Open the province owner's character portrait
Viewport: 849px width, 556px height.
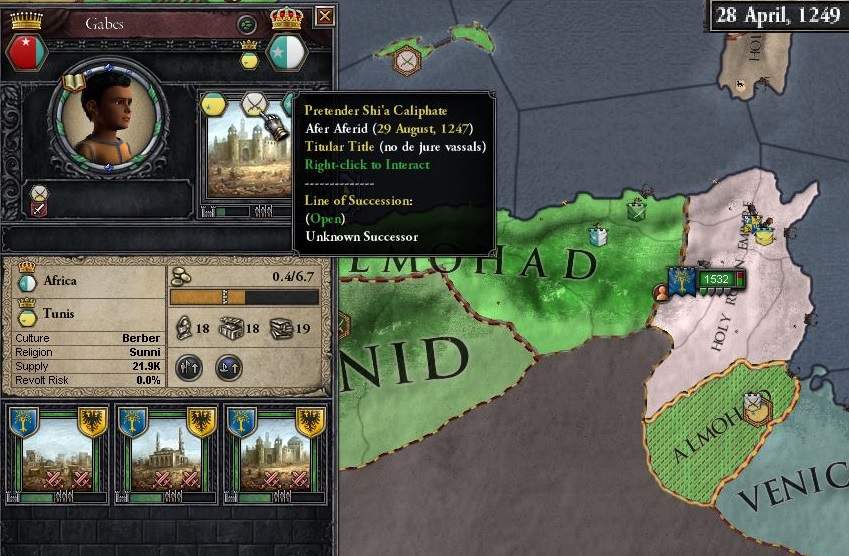[97, 119]
